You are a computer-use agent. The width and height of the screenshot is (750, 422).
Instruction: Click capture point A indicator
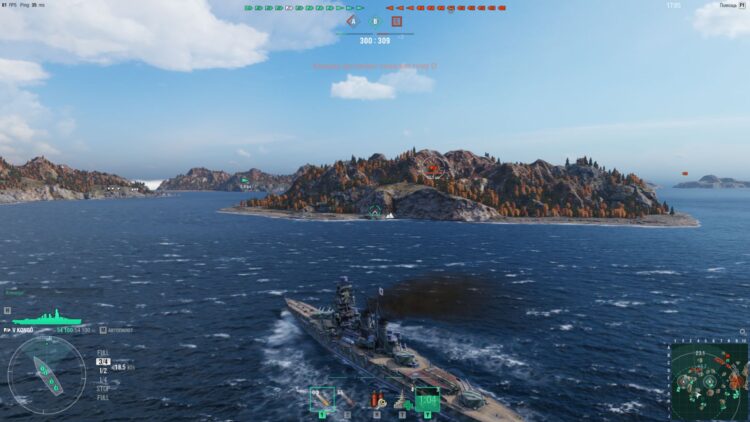[x=352, y=21]
